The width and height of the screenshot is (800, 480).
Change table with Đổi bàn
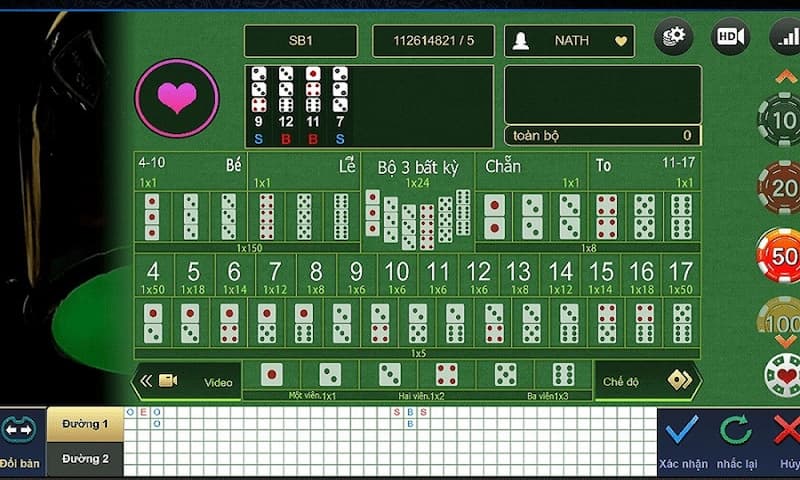coord(20,440)
